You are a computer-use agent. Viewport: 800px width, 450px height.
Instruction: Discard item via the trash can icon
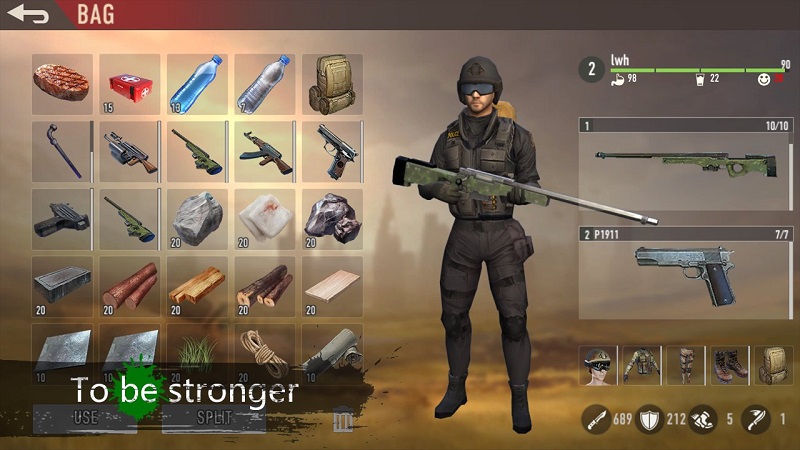tap(343, 419)
